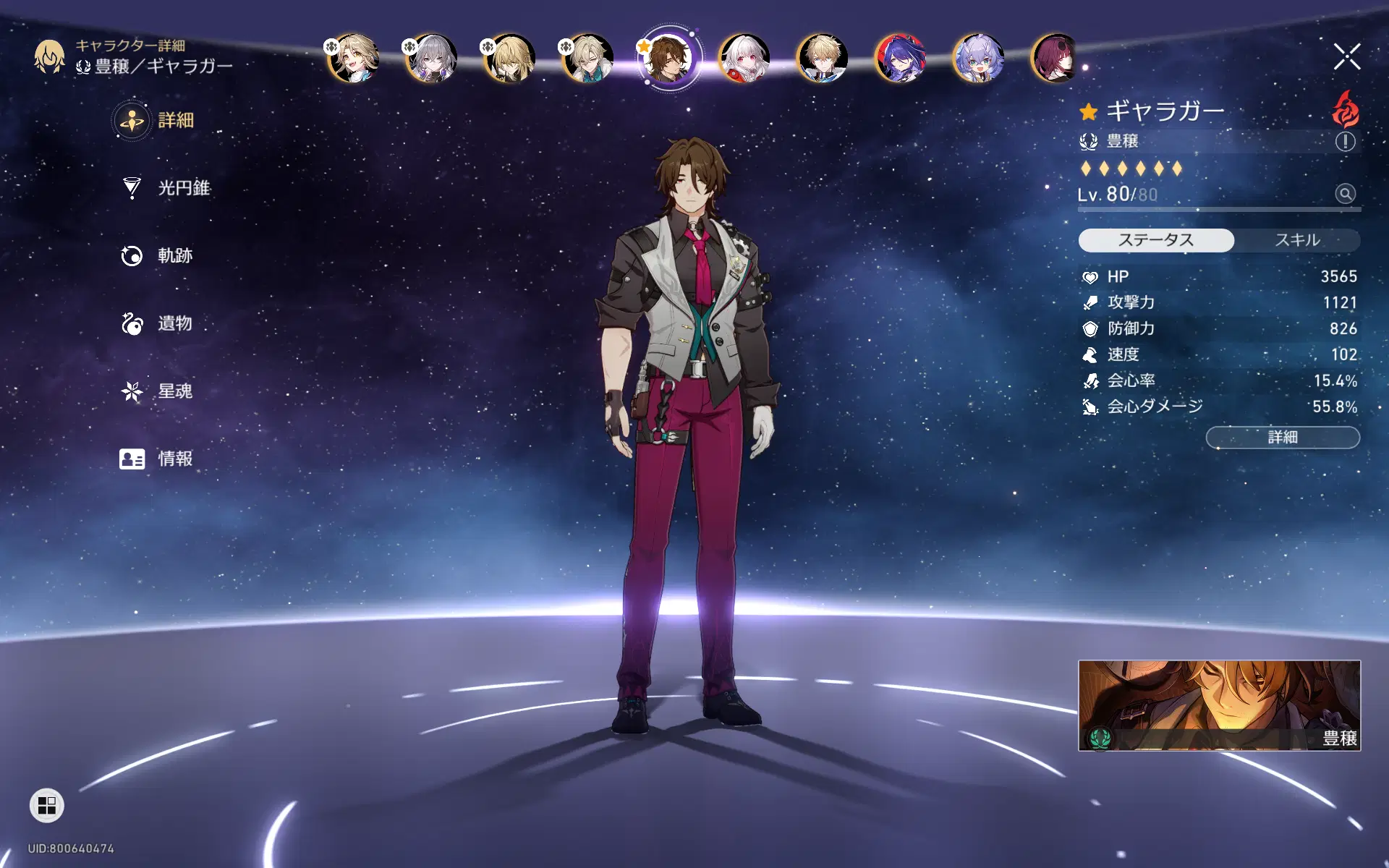Select the blue-haired masked character portrait
Image resolution: width=1389 pixels, height=868 pixels.
(x=900, y=58)
